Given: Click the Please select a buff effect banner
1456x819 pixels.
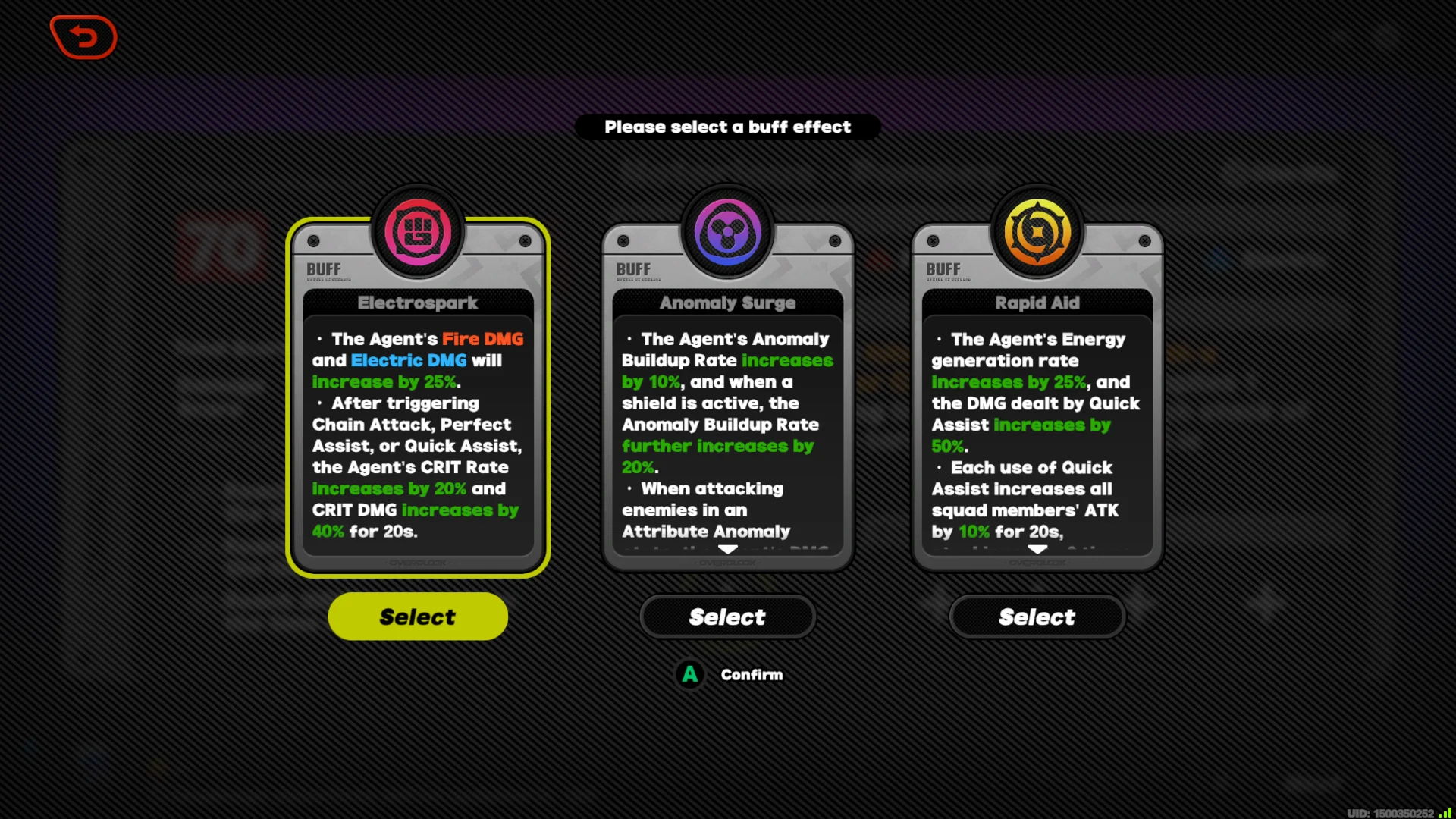Looking at the screenshot, I should pyautogui.click(x=728, y=127).
